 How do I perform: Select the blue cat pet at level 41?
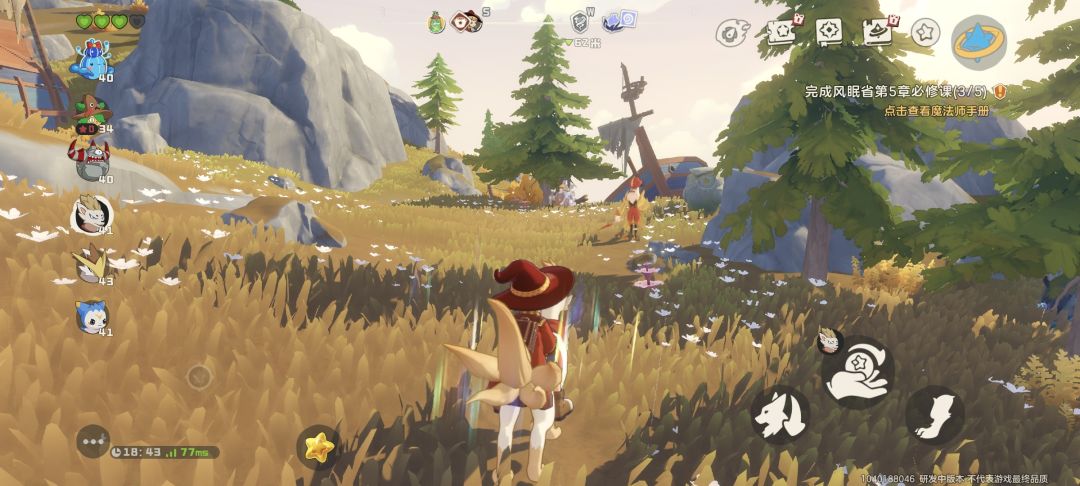click(91, 316)
